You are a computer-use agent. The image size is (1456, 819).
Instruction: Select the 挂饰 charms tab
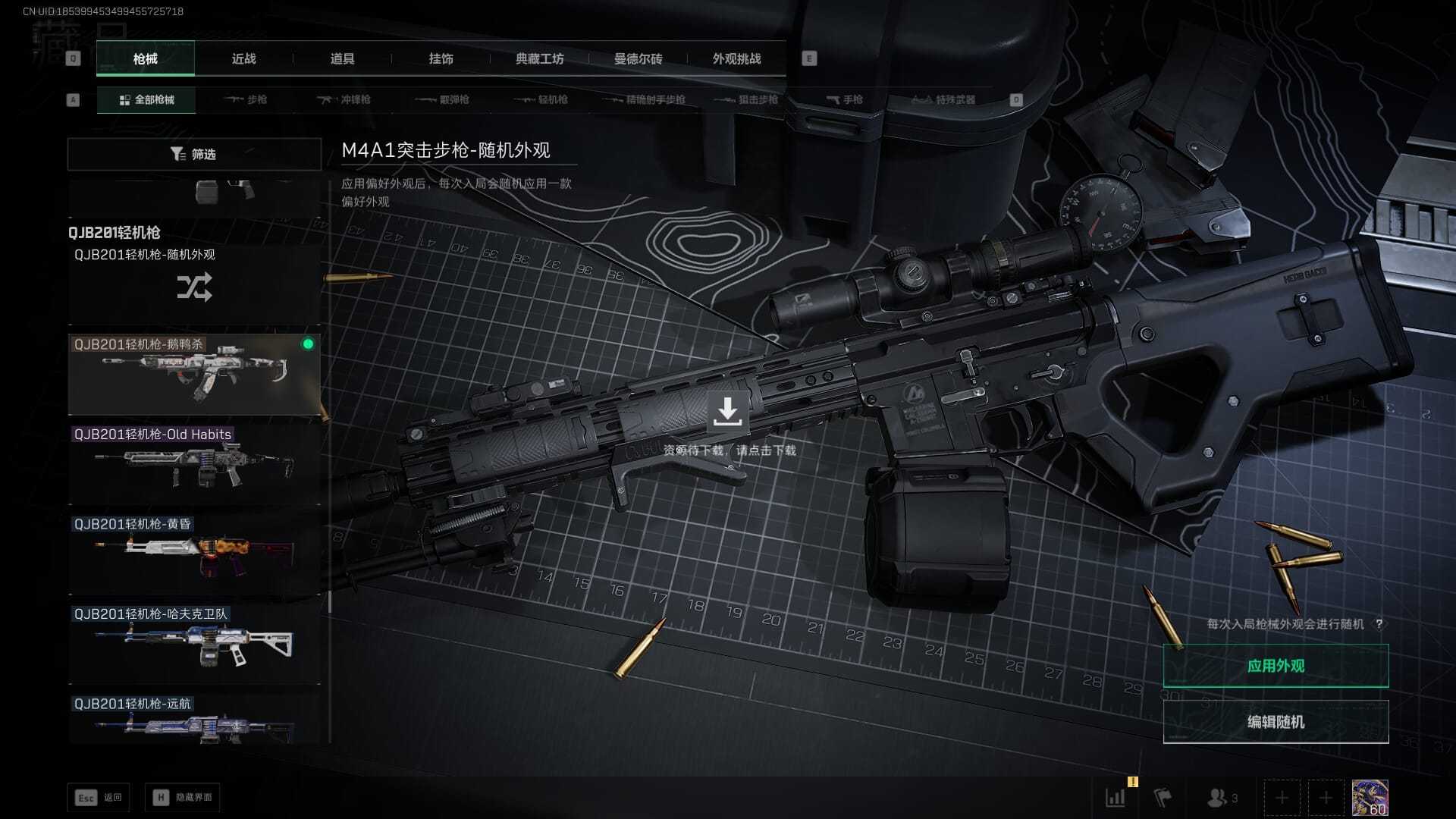[441, 59]
